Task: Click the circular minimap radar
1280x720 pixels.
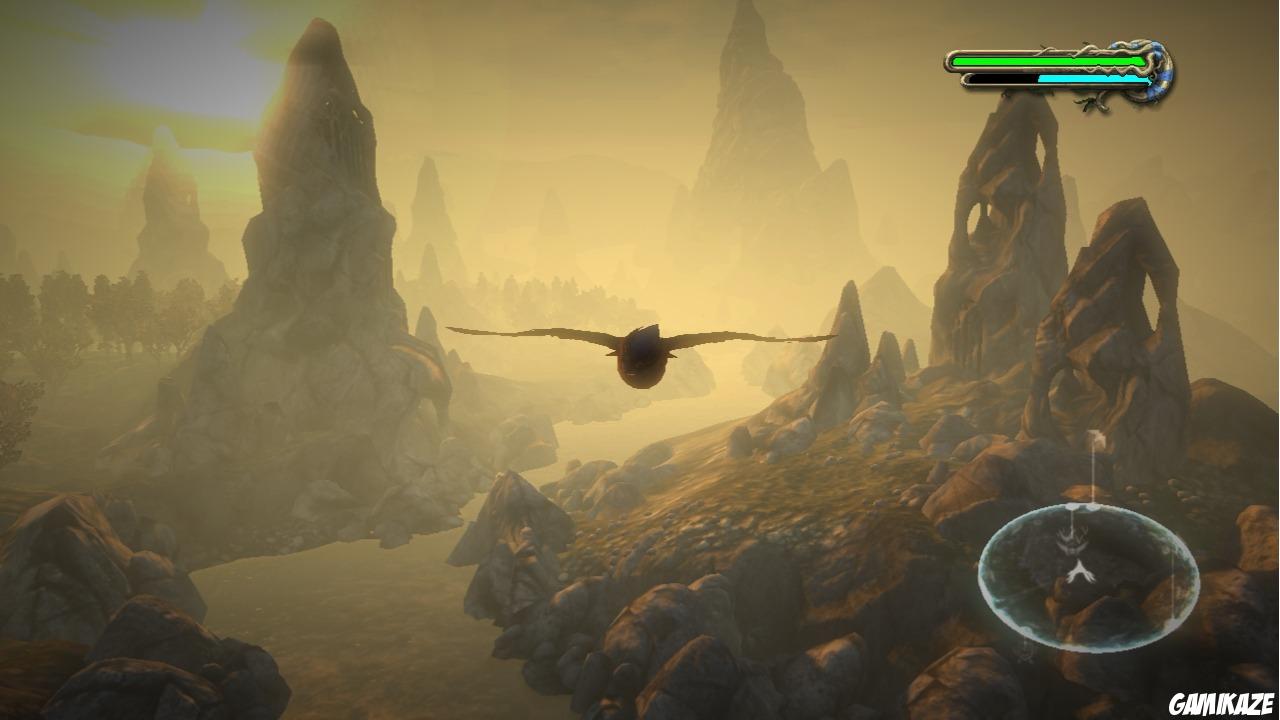Action: coord(1088,578)
